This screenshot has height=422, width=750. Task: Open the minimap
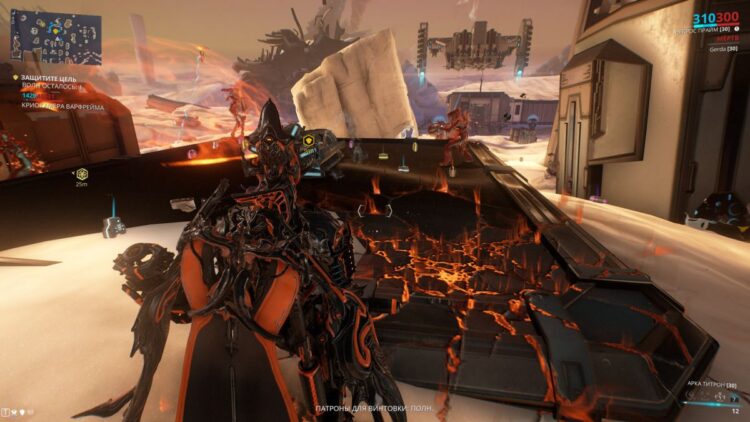pyautogui.click(x=56, y=38)
